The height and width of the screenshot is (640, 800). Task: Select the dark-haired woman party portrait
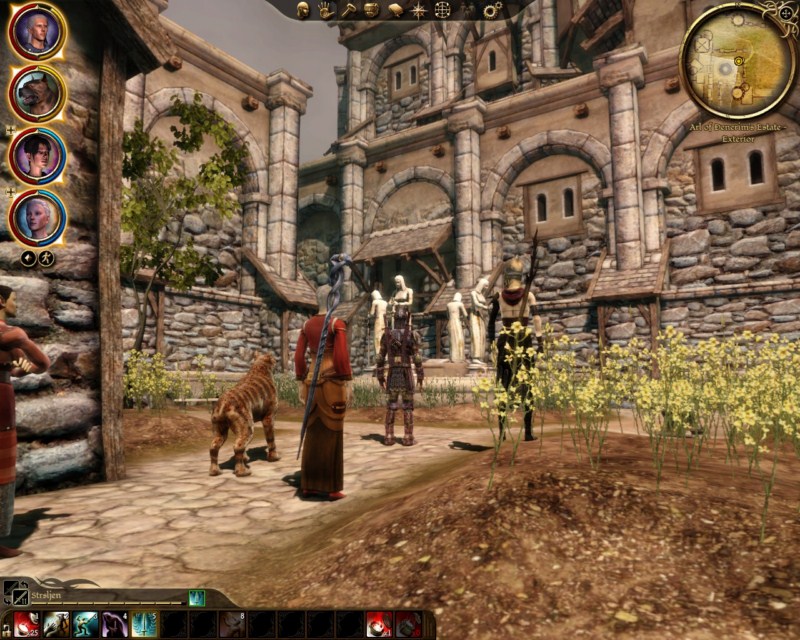[x=37, y=155]
